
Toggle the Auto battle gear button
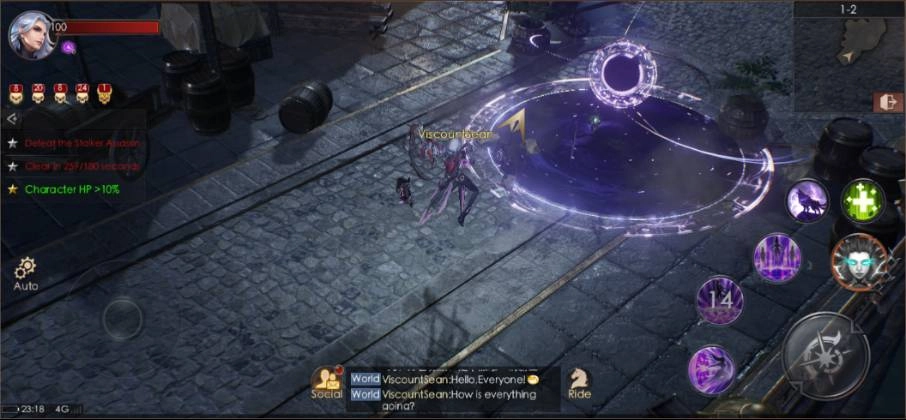point(26,272)
